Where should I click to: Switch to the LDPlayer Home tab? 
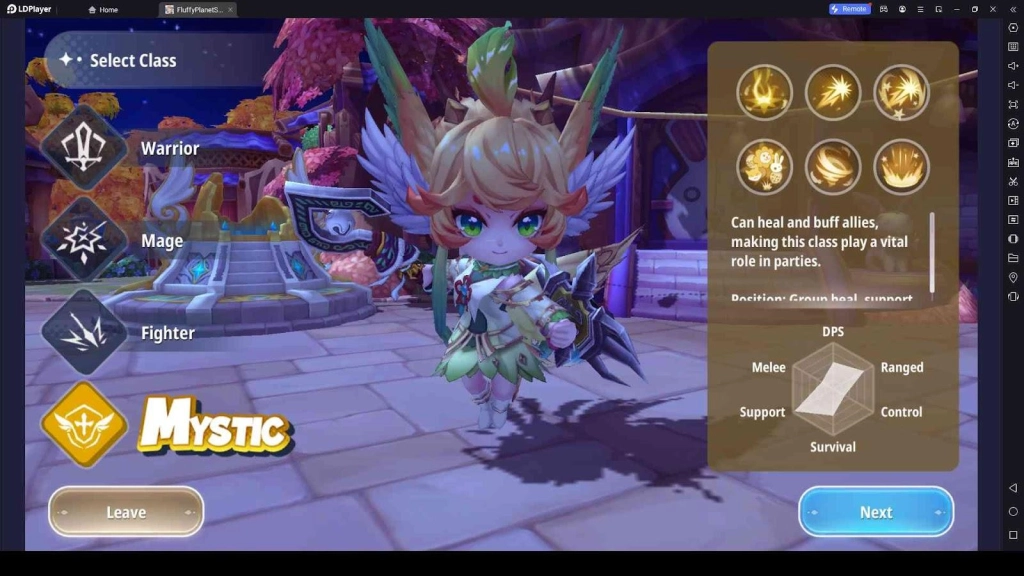point(103,9)
